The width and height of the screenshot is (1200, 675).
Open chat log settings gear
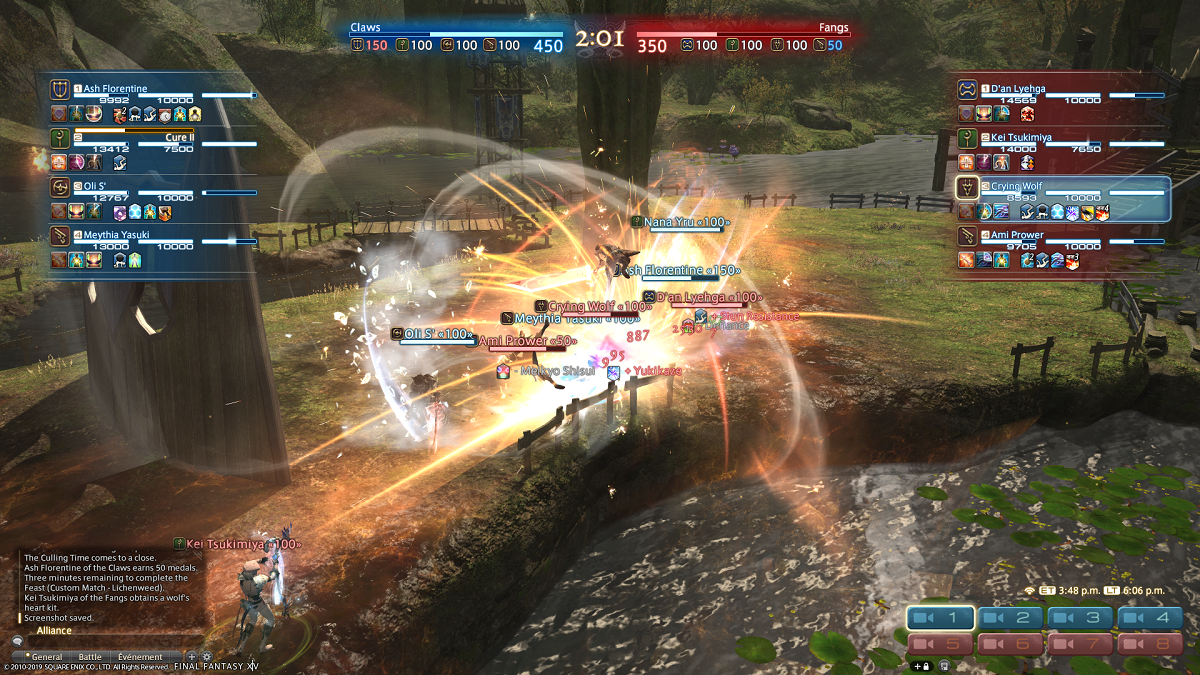207,657
